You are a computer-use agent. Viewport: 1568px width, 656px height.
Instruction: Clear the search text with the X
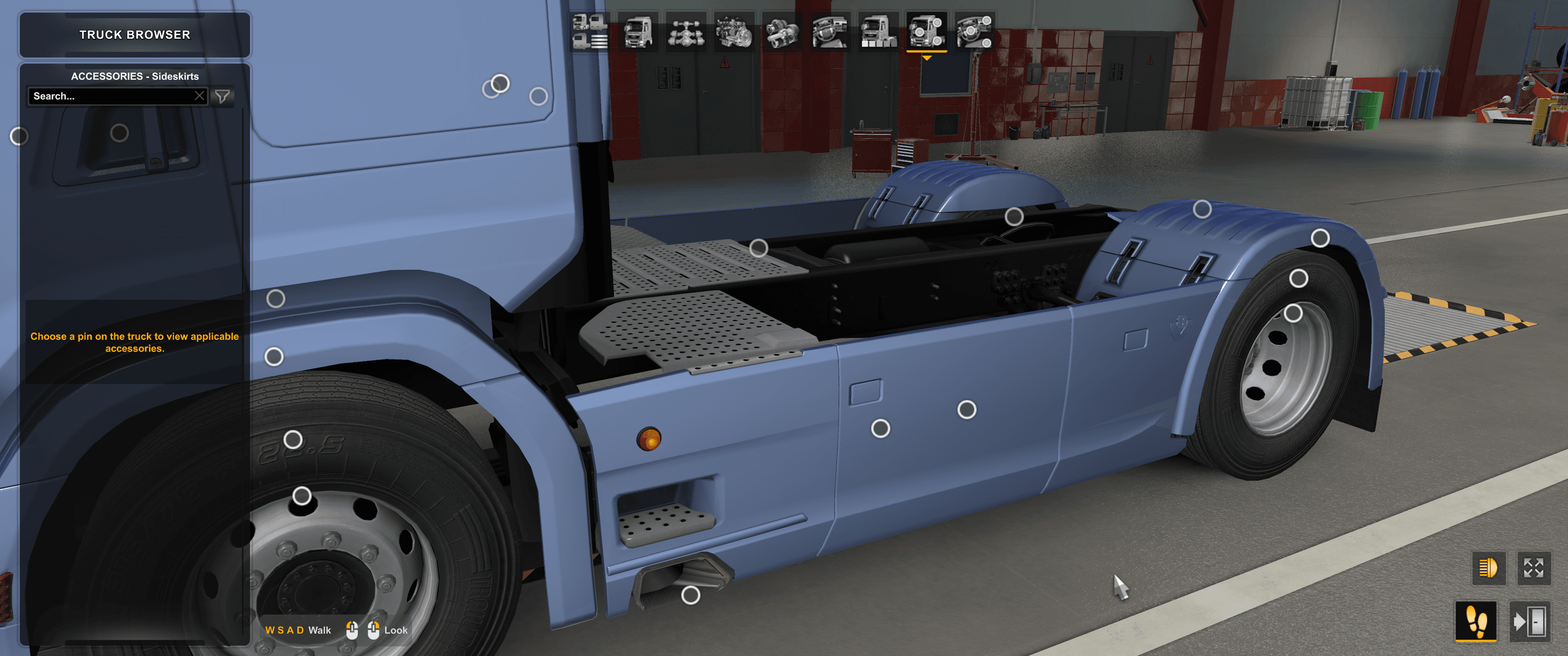pos(200,95)
